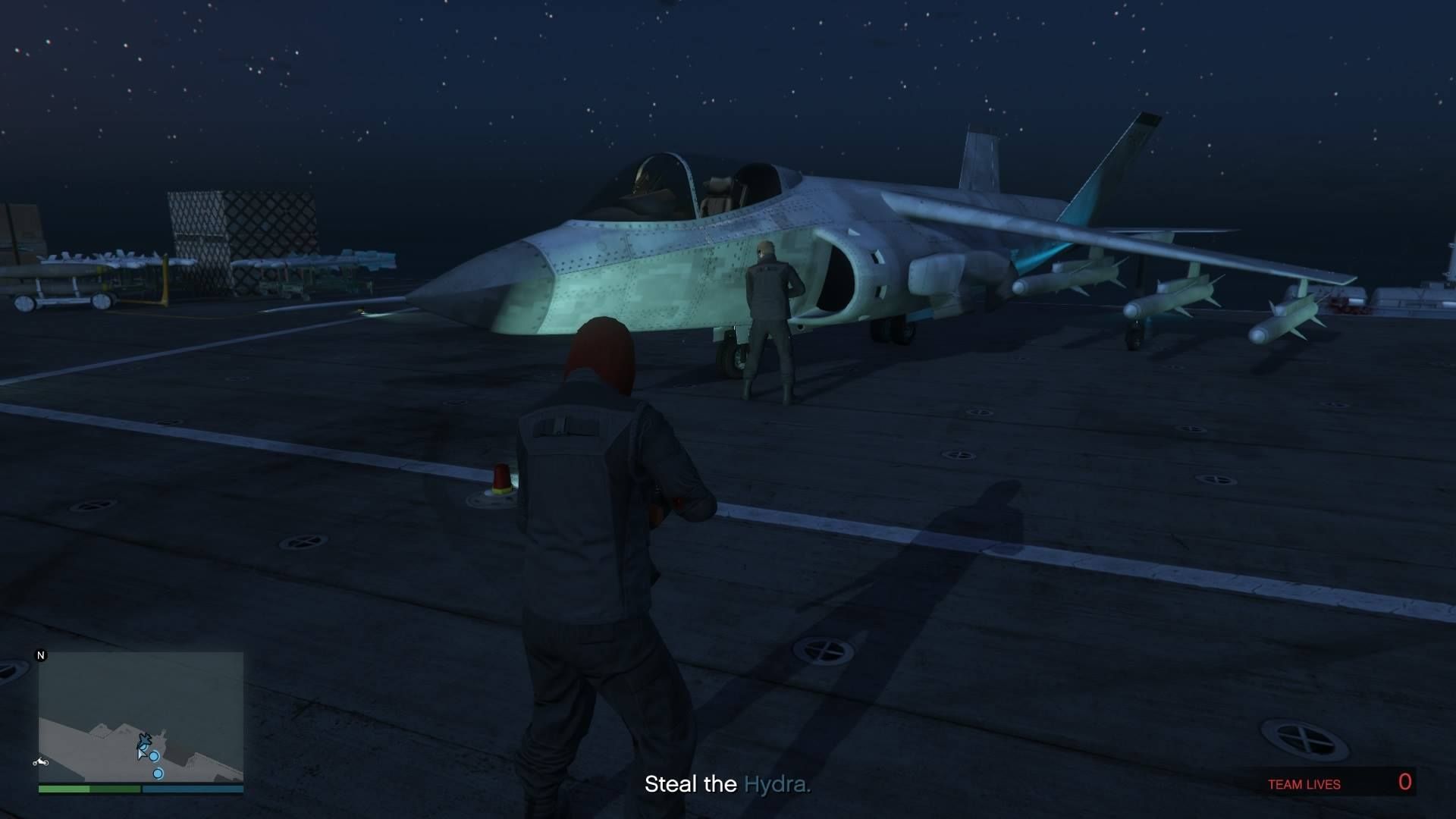Select the white player arrow on minimap
Screen dimensions: 1456x819
[x=141, y=753]
